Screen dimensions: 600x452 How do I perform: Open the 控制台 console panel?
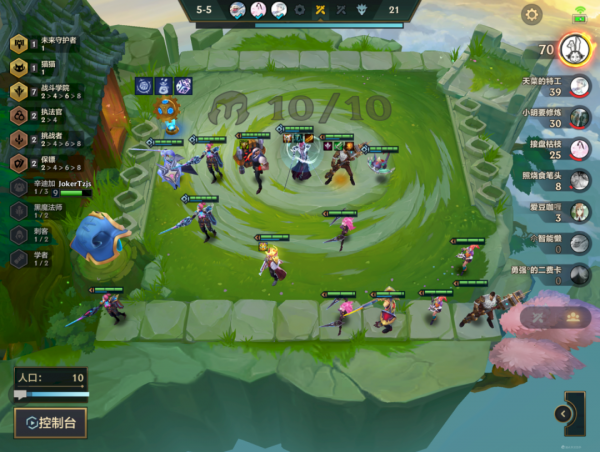coord(50,422)
